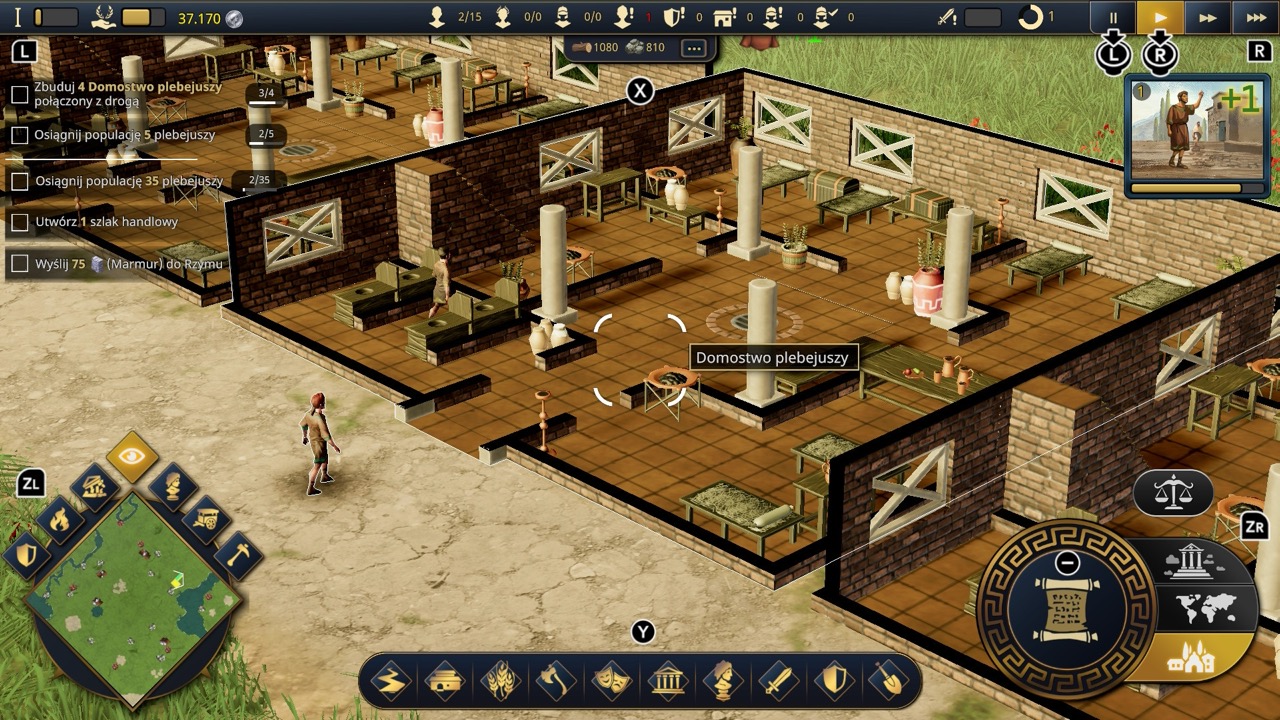The height and width of the screenshot is (720, 1280).
Task: Set game speed to normal play
Action: point(1160,17)
